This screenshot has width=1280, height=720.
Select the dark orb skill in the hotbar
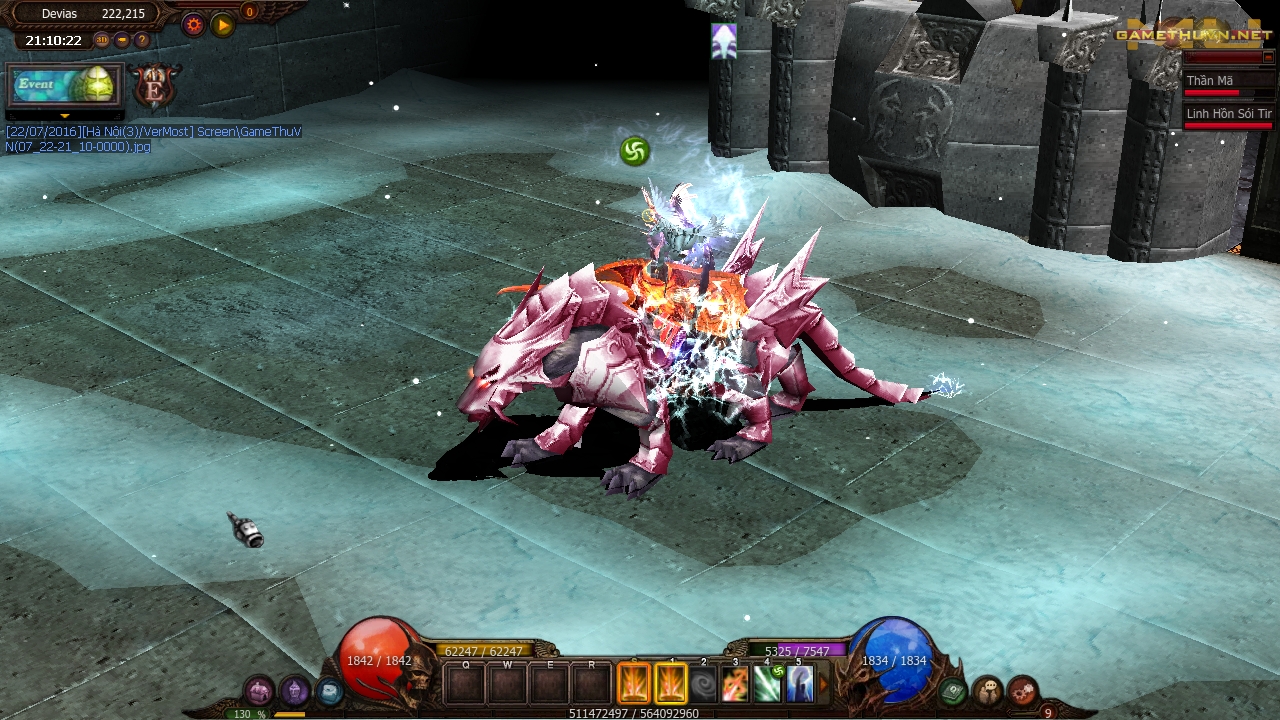click(704, 683)
